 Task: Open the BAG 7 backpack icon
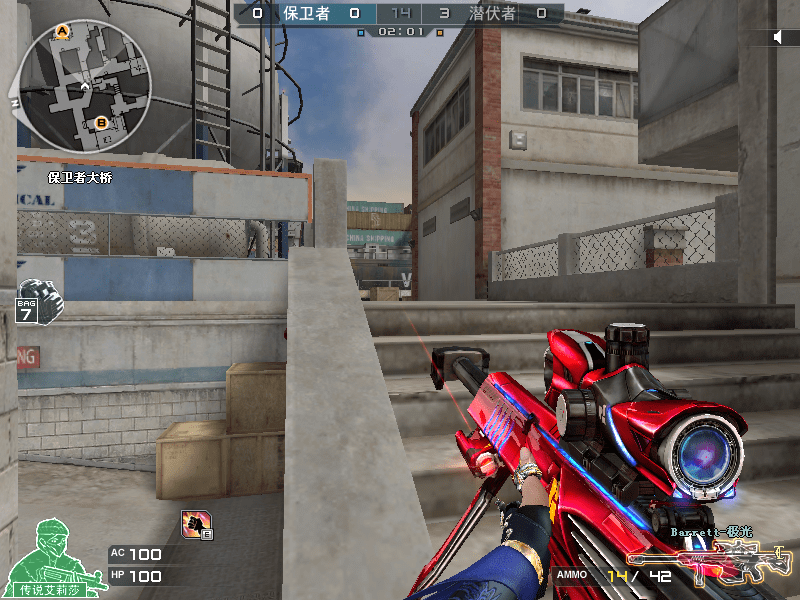[x=39, y=301]
